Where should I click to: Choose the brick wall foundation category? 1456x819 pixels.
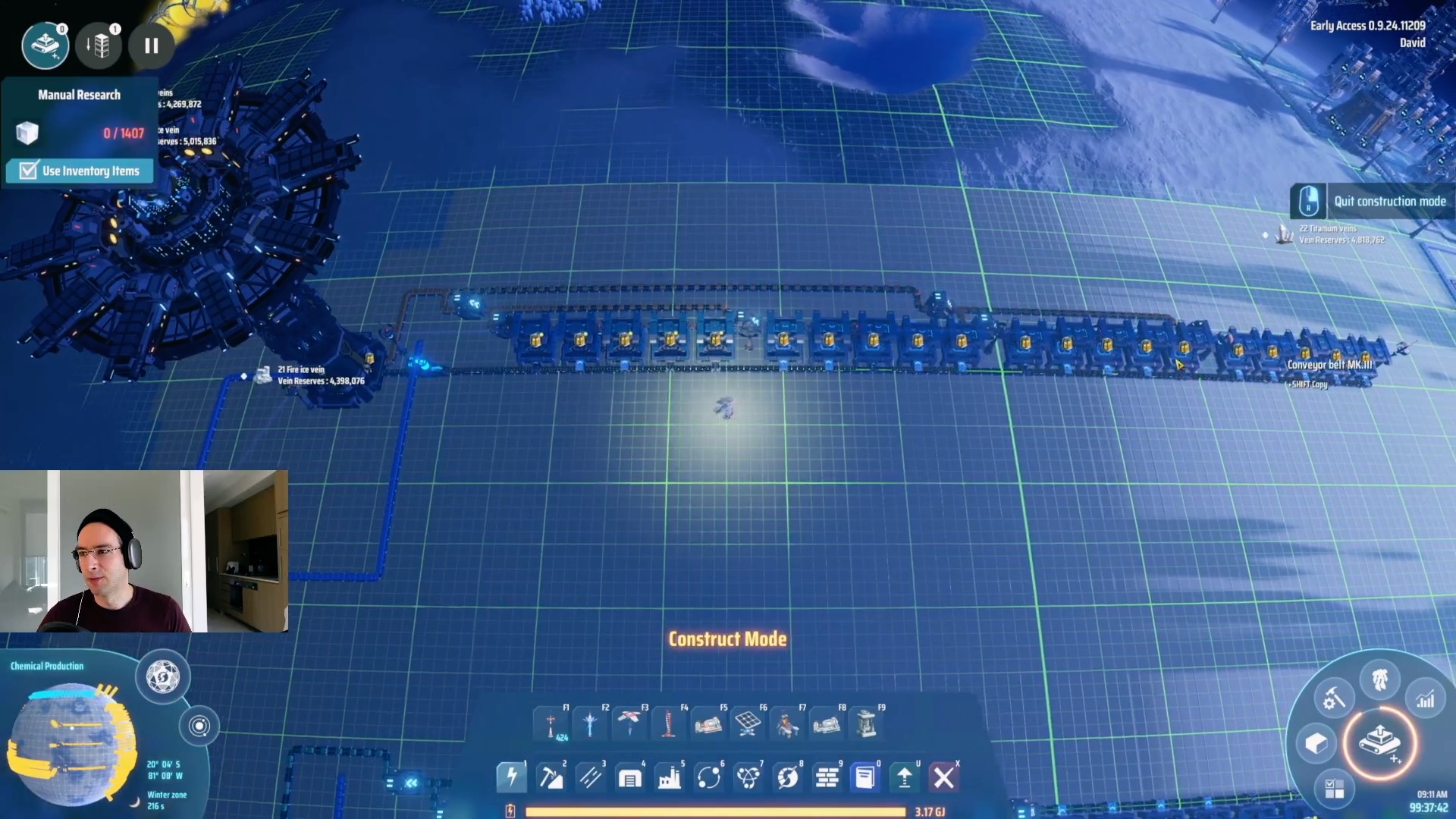coord(827,777)
